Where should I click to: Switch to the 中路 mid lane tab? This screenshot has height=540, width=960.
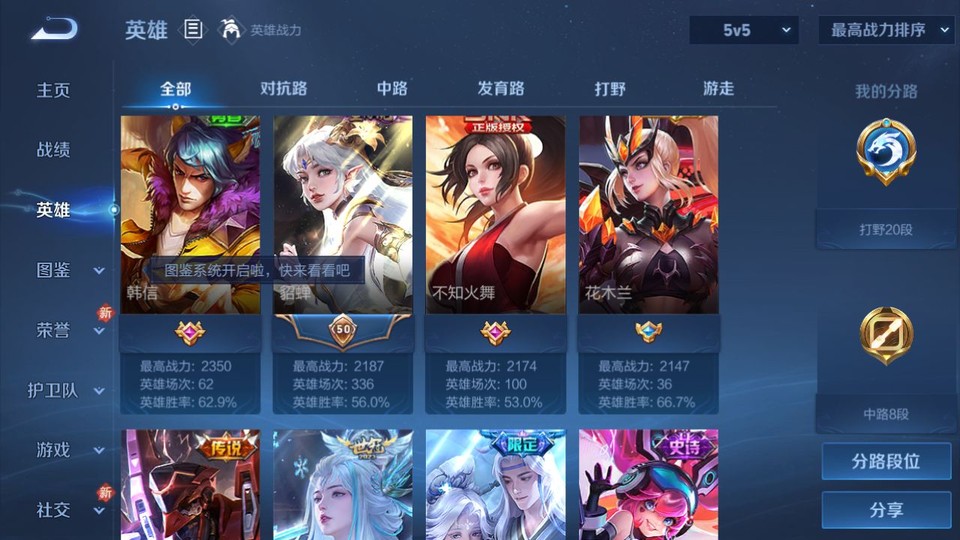(392, 89)
